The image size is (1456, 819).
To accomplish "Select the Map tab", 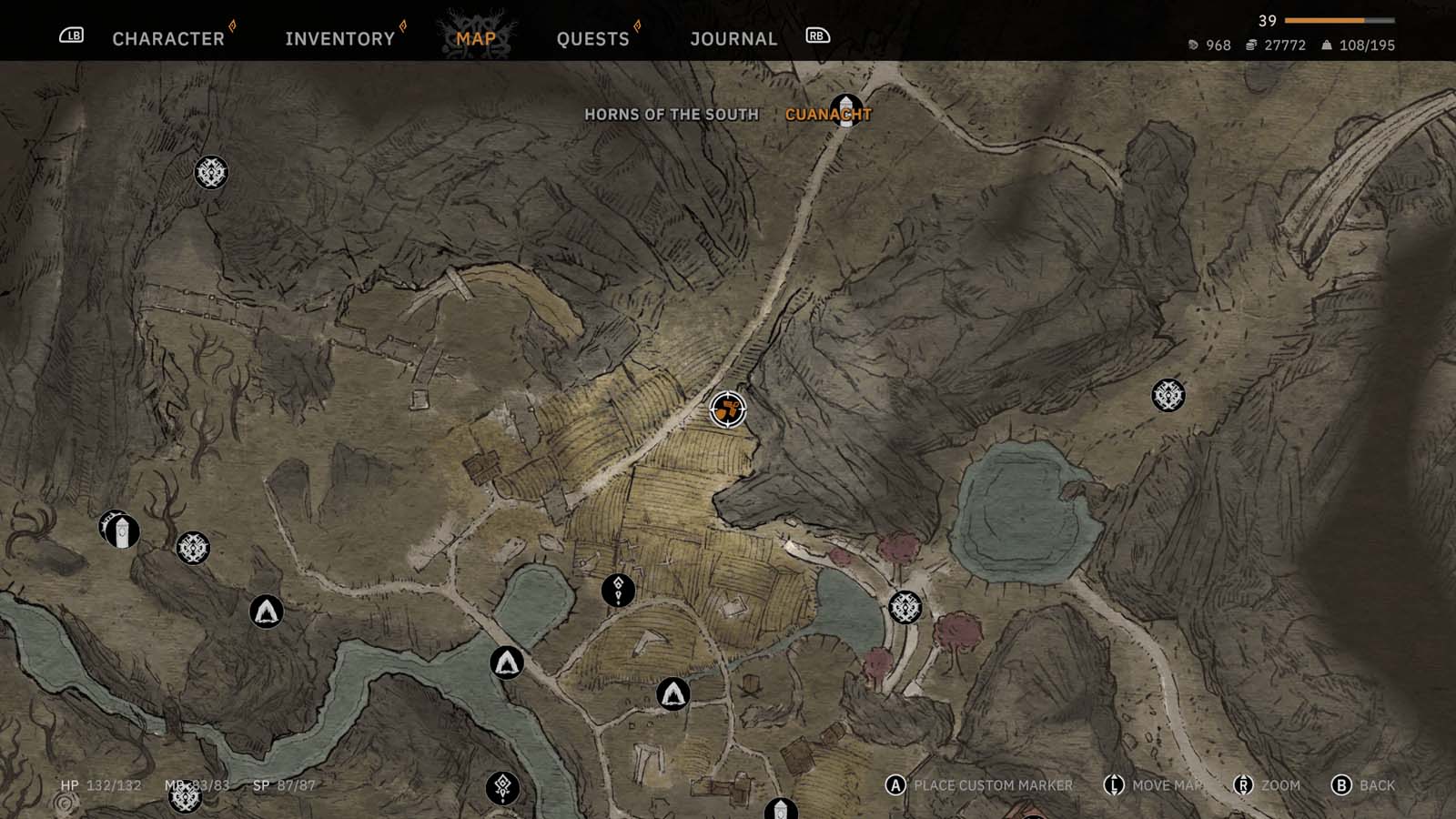I will point(476,38).
